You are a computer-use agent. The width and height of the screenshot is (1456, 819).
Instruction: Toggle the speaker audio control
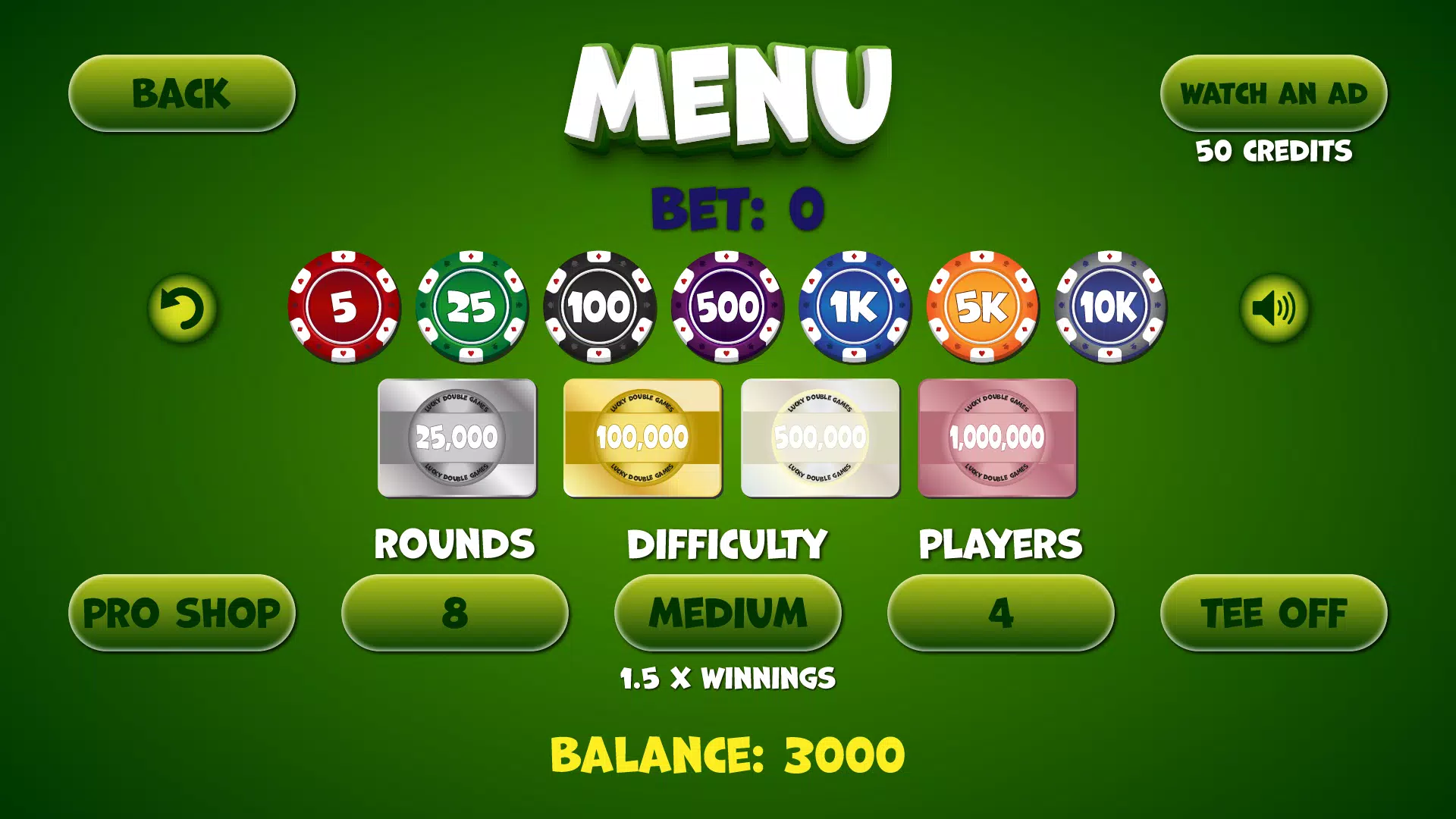coord(1274,306)
